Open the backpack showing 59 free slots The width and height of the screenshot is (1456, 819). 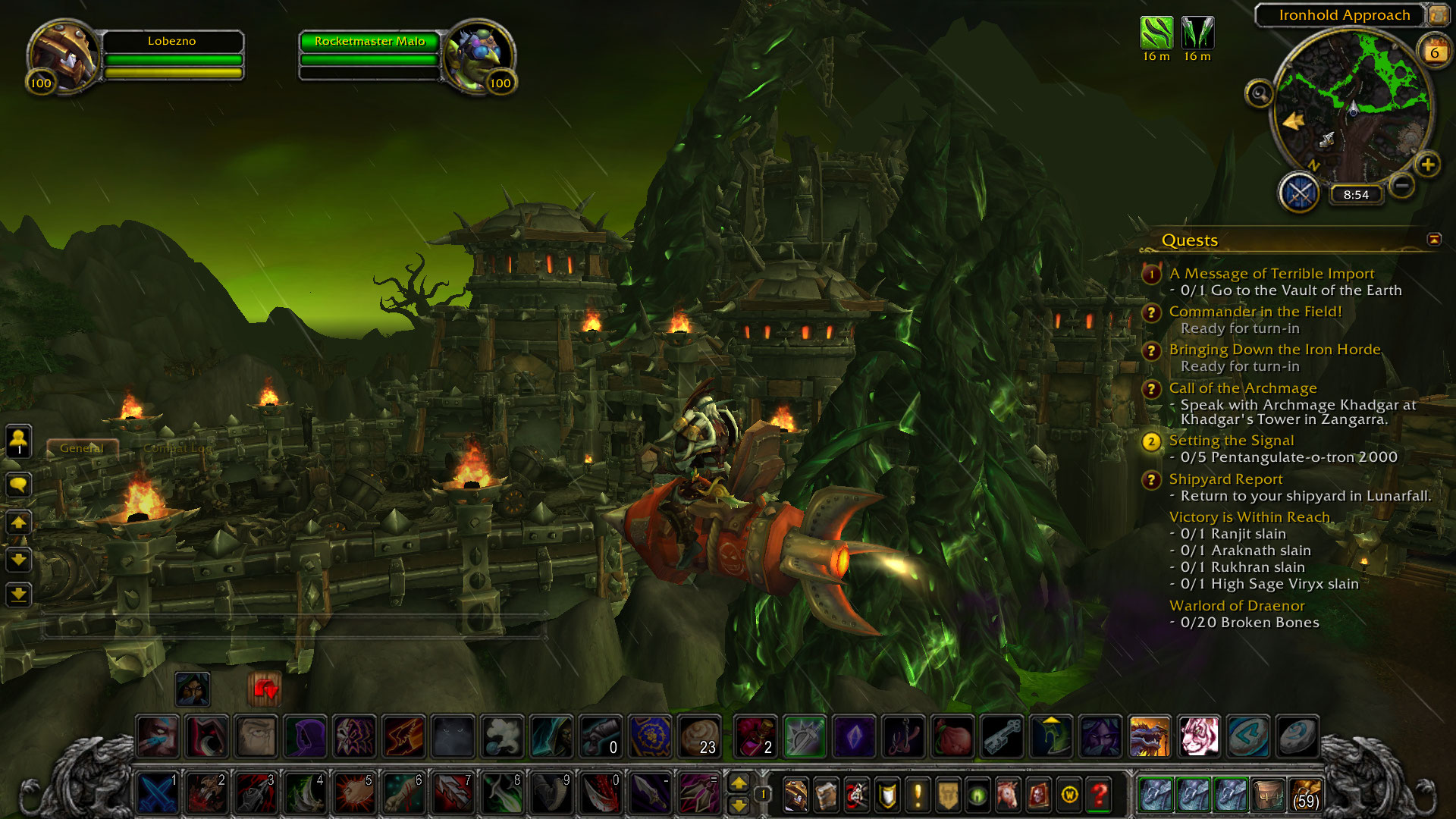click(x=1305, y=794)
